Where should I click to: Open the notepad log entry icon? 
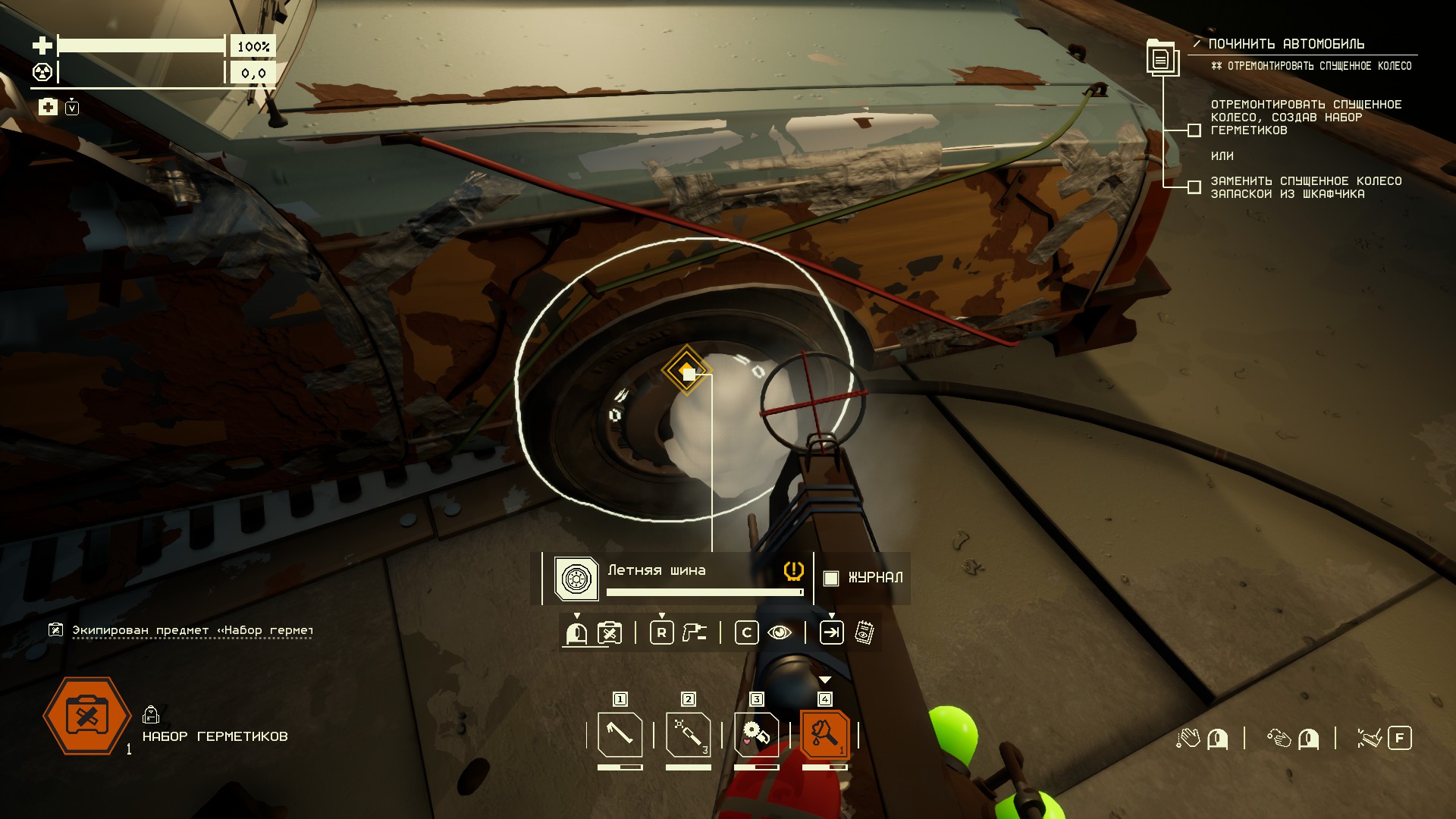tap(864, 632)
